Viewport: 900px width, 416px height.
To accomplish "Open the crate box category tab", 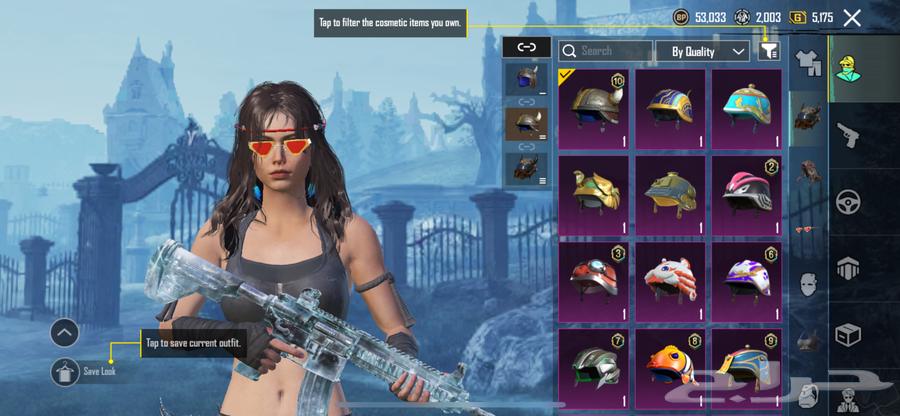I will point(849,335).
